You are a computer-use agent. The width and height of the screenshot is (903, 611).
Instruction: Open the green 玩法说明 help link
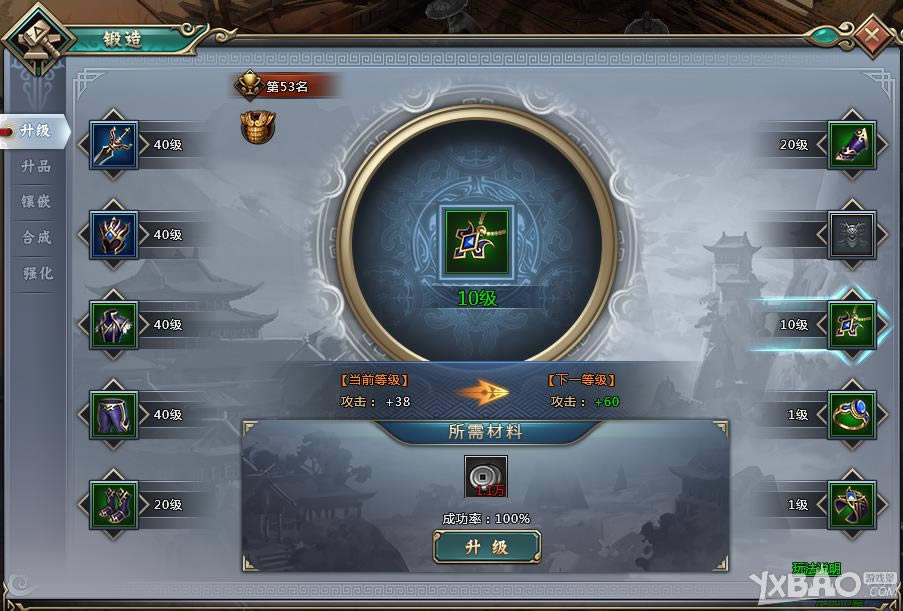816,569
